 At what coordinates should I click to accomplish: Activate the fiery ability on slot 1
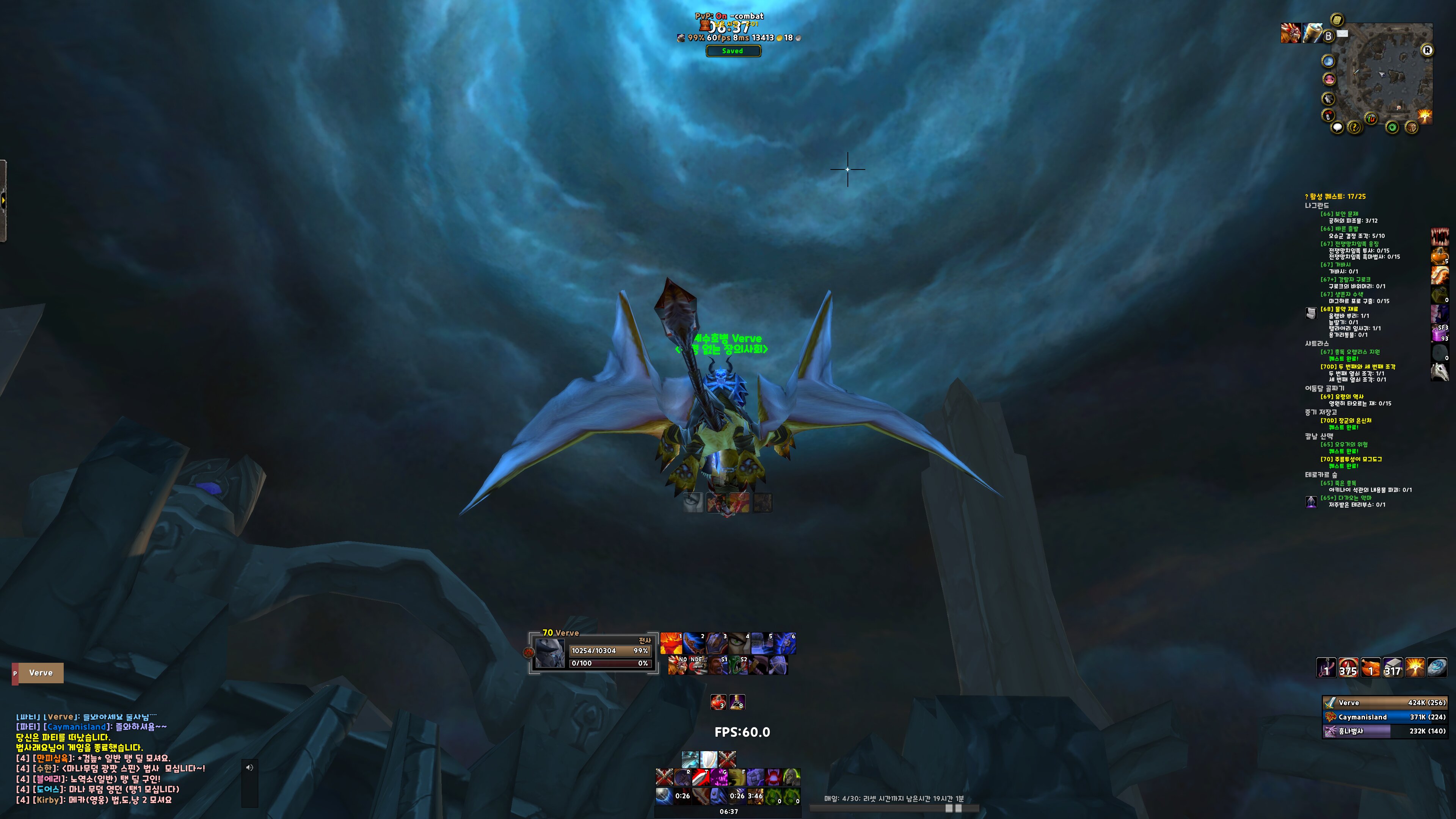pyautogui.click(x=672, y=643)
